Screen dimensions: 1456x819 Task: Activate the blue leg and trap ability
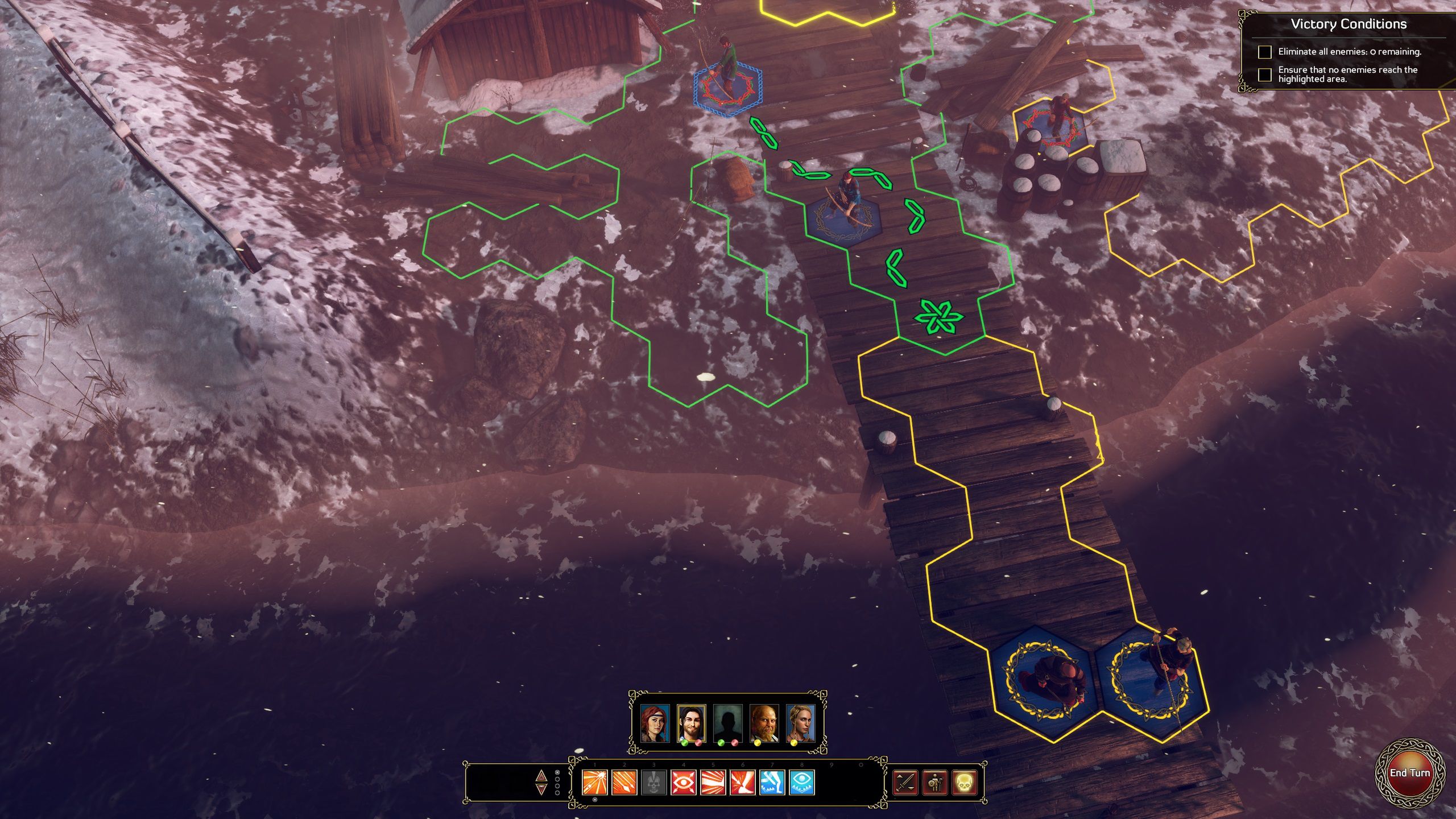[772, 783]
